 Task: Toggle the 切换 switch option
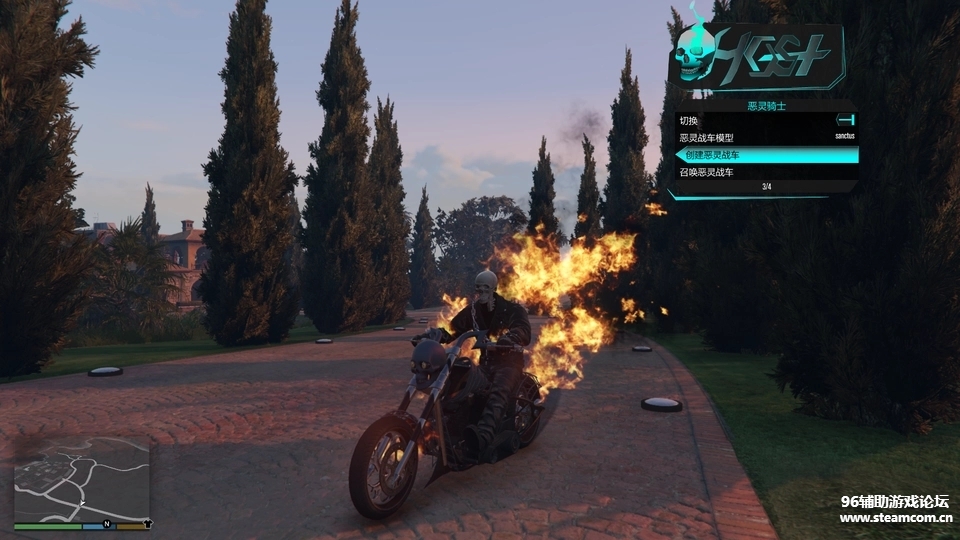point(766,121)
